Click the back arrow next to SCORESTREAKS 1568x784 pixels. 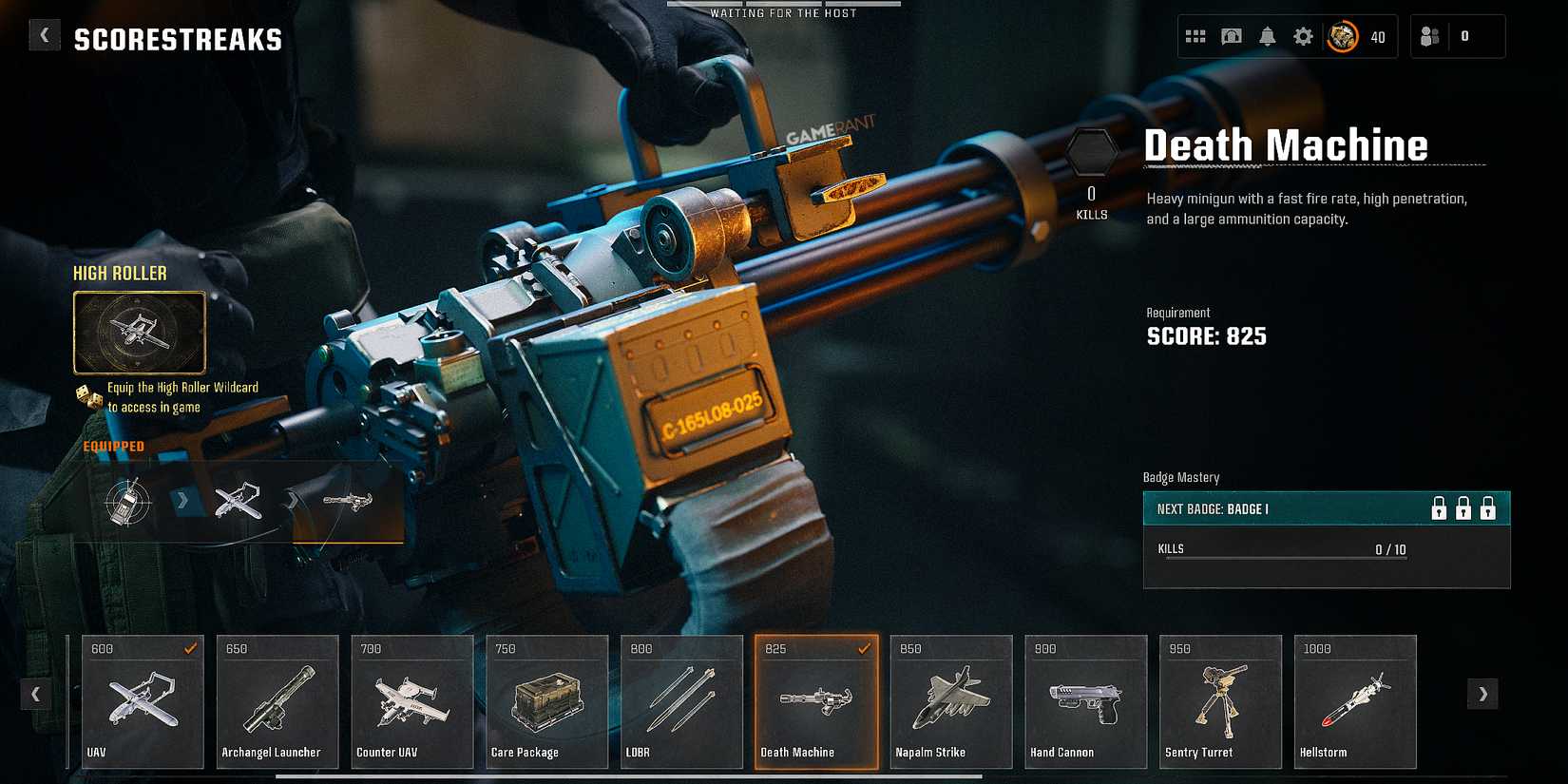pos(44,34)
